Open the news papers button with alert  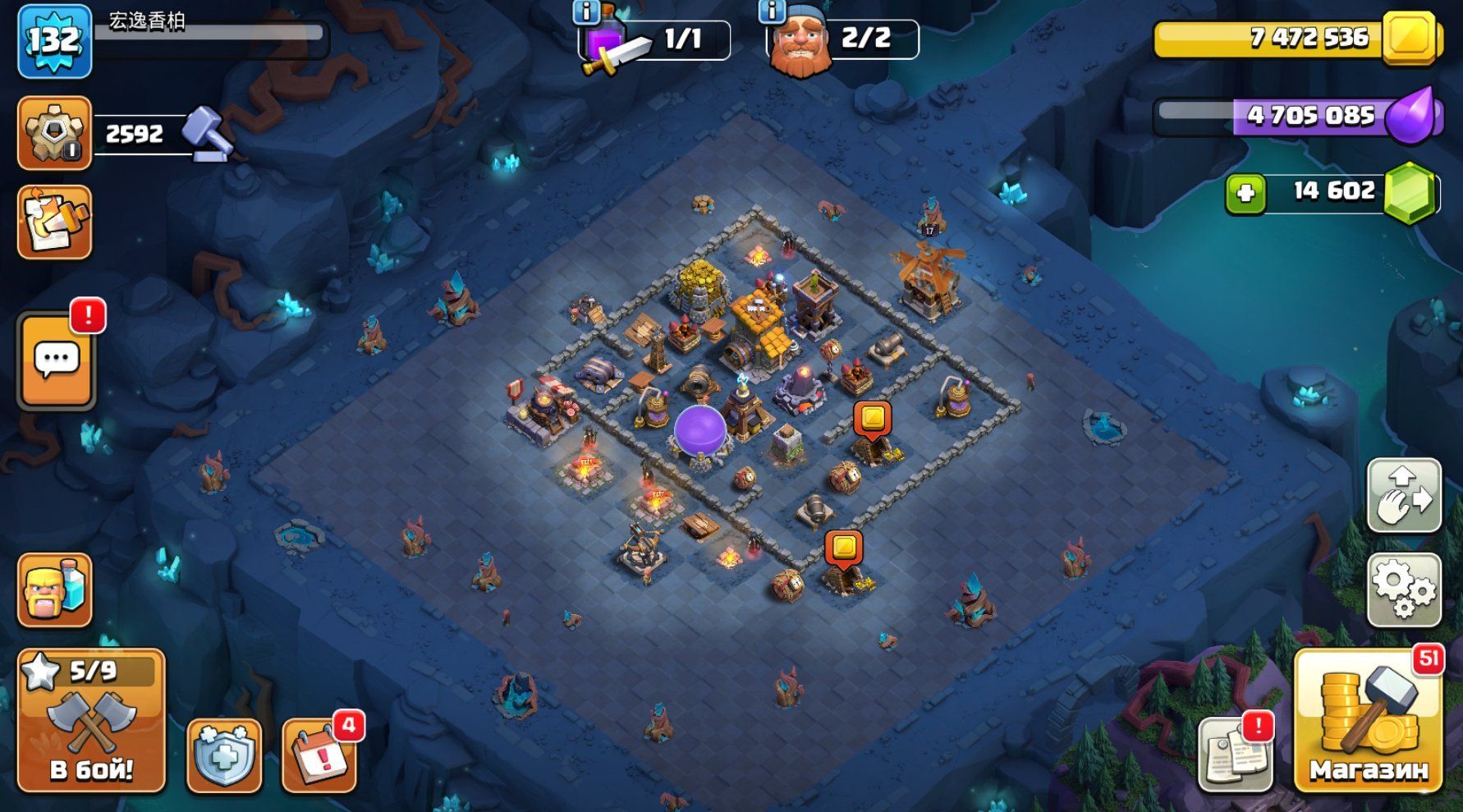(1235, 752)
